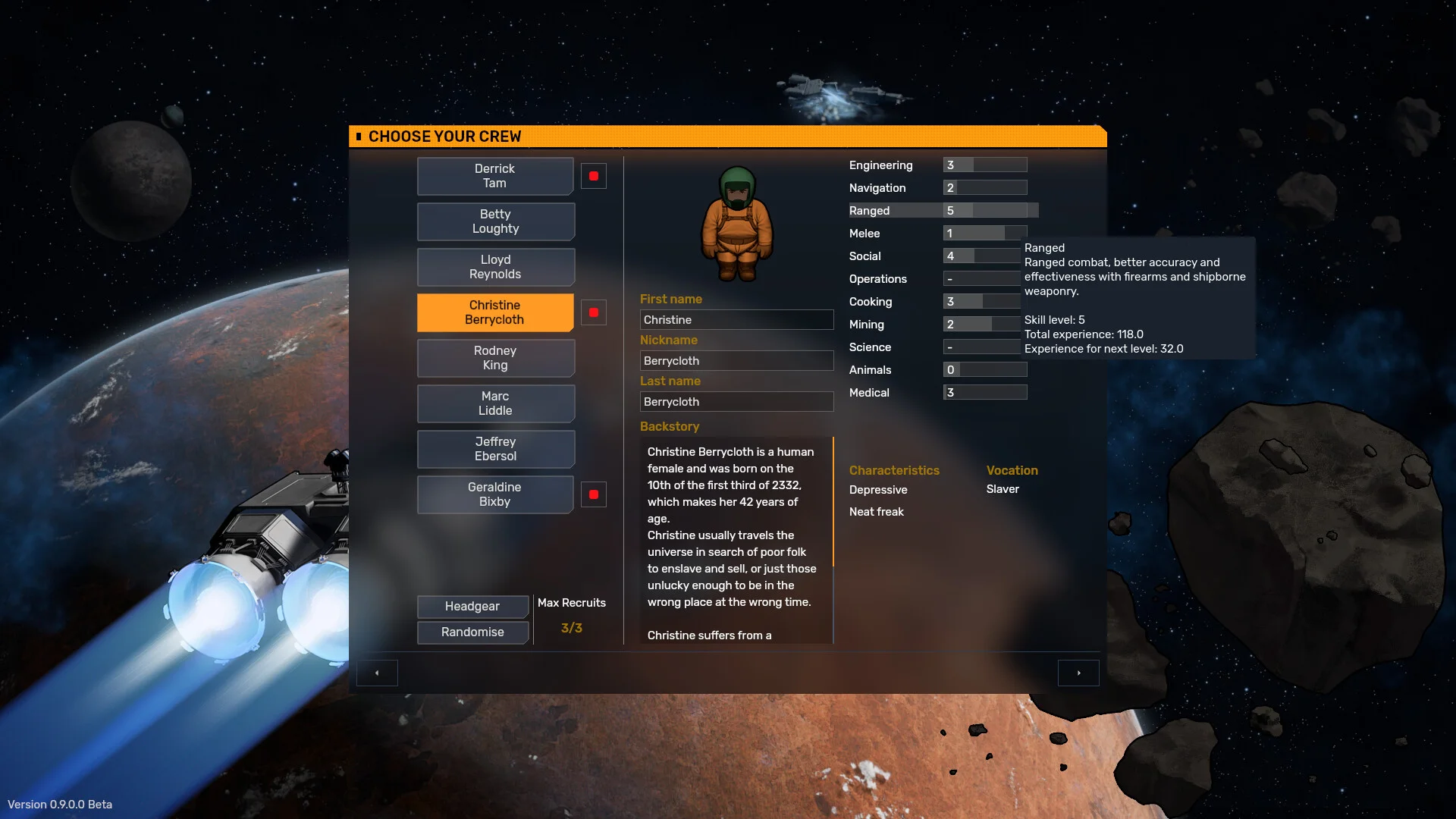Toggle the red recruit marker beside Christine Berrycloth
The image size is (1456, 819).
tap(594, 312)
